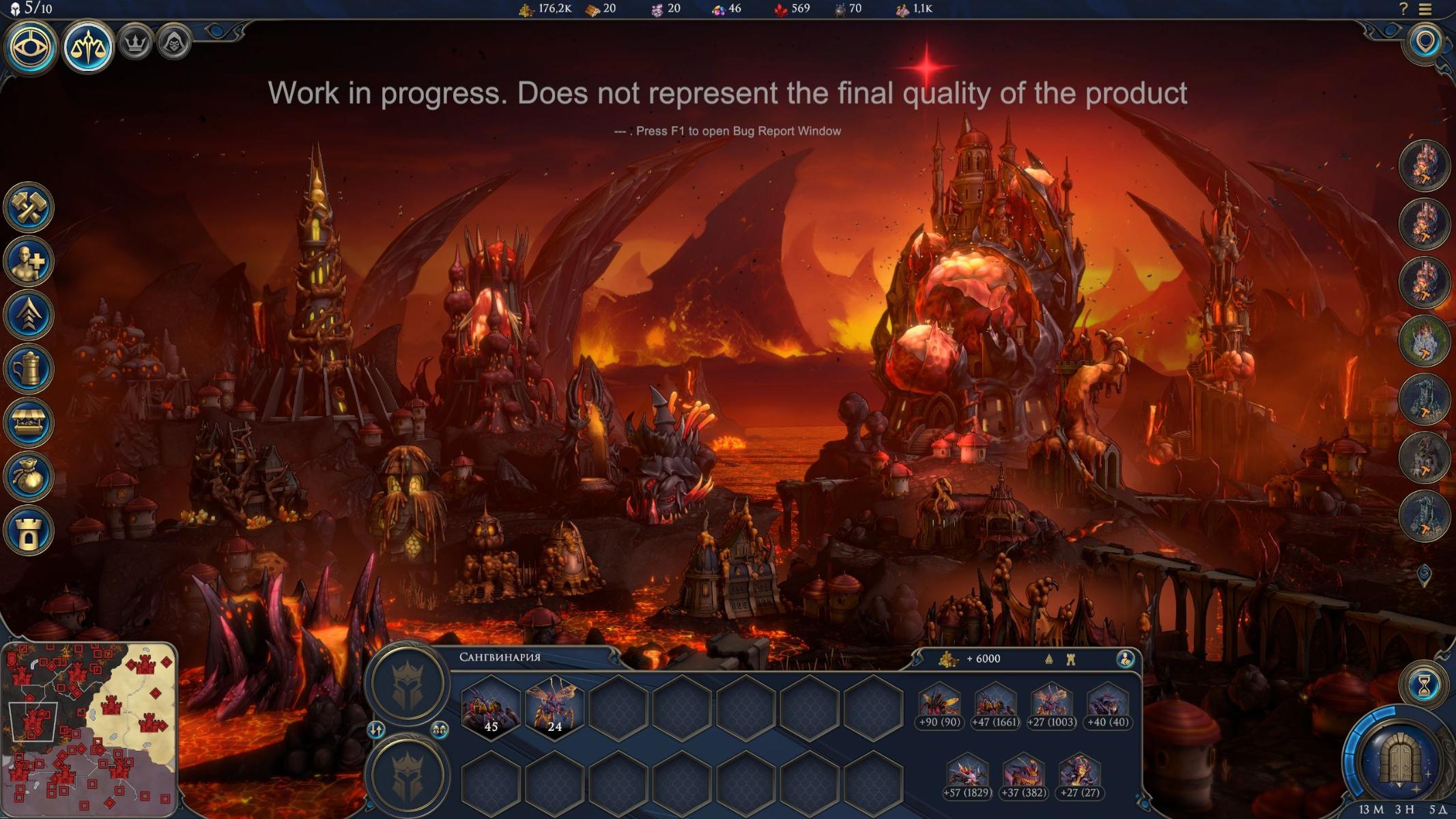The width and height of the screenshot is (1456, 819).
Task: Open the question mark help
Action: (x=1403, y=10)
